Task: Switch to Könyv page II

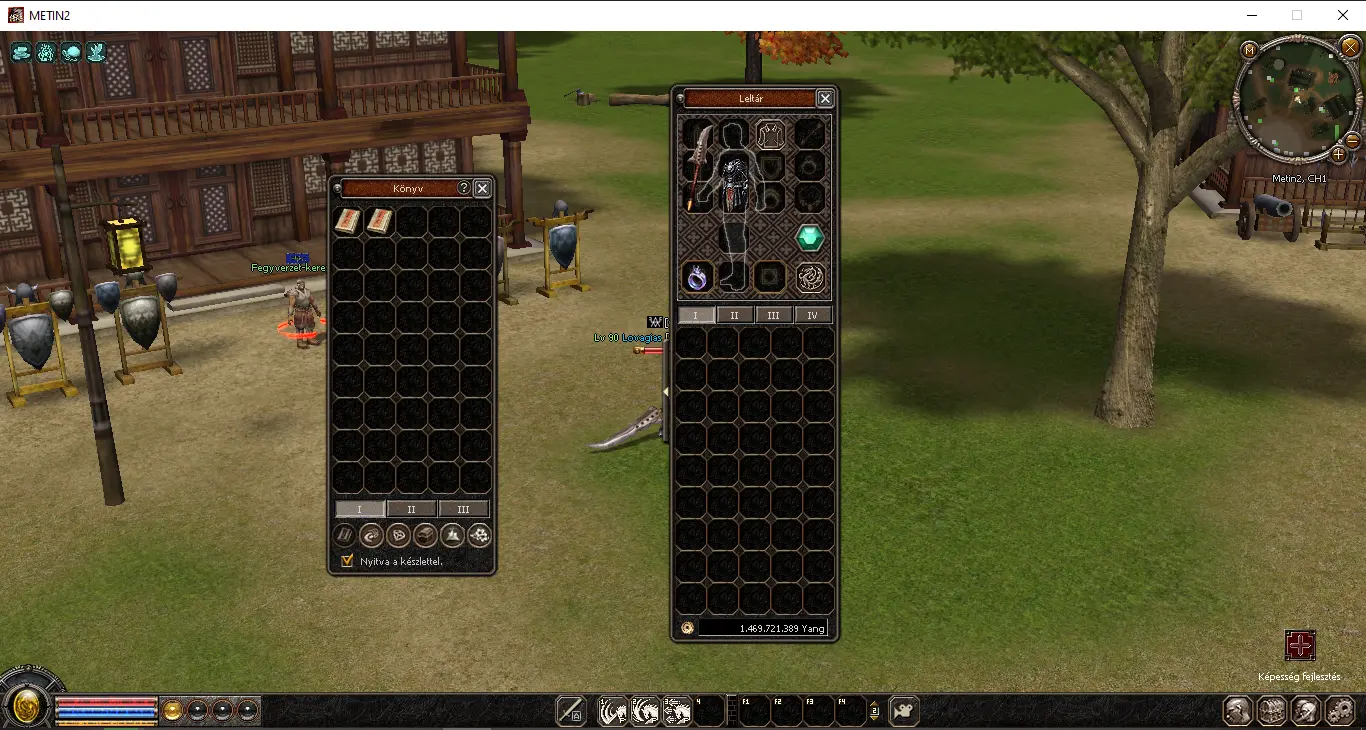Action: click(411, 509)
